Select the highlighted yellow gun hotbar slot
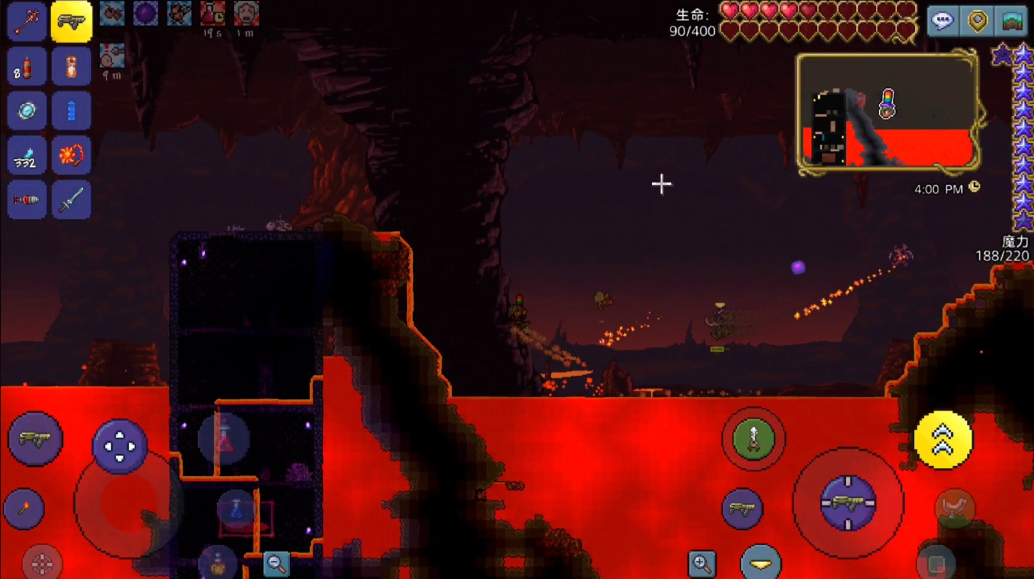 [71, 21]
